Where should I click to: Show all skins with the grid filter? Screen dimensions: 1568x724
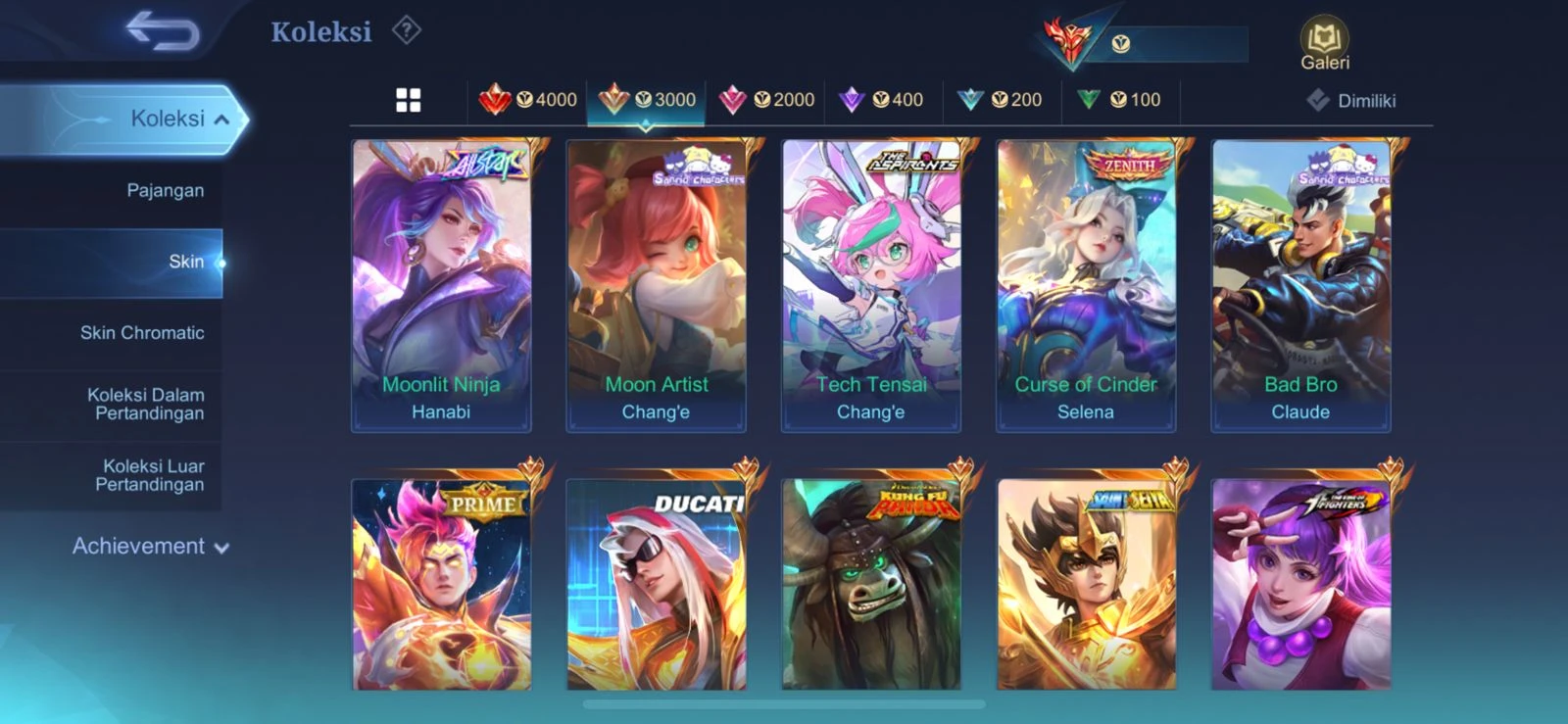click(x=409, y=100)
